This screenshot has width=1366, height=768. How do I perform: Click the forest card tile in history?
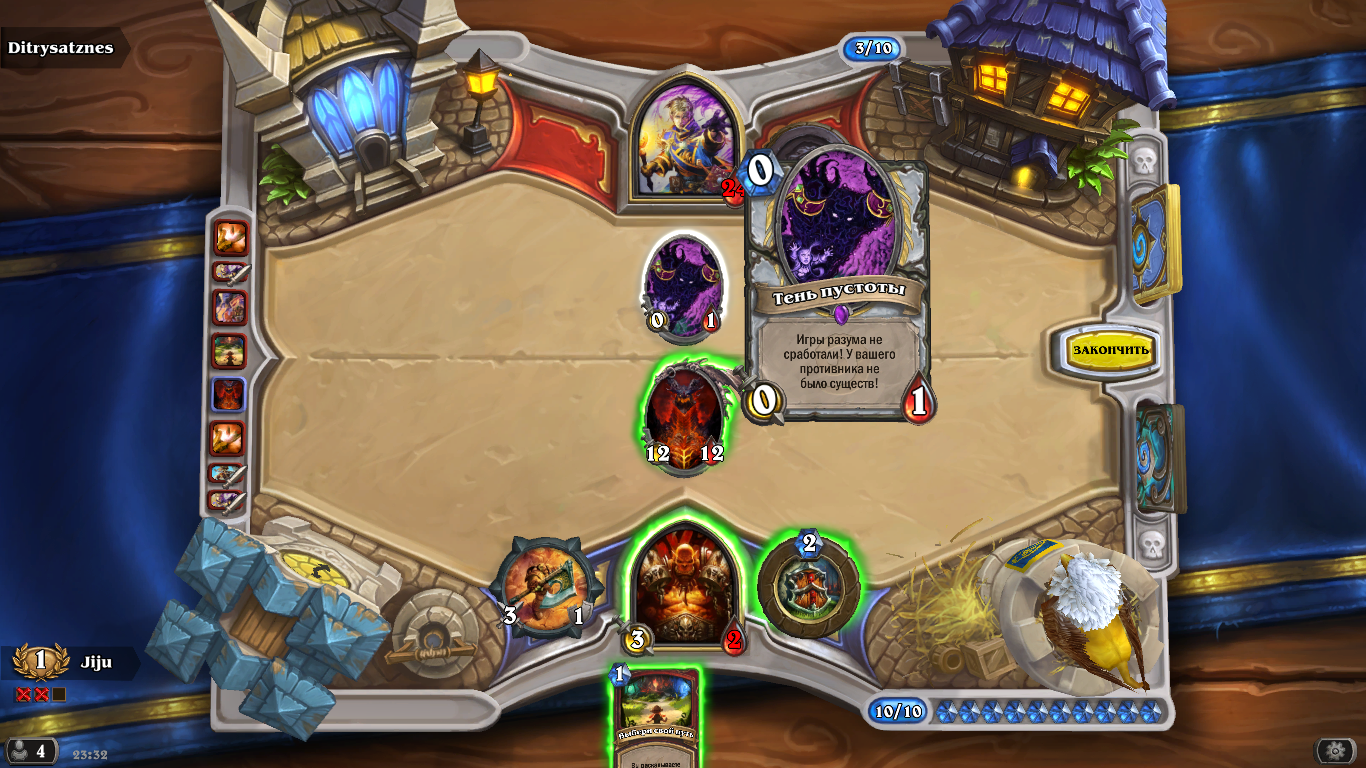coord(229,351)
